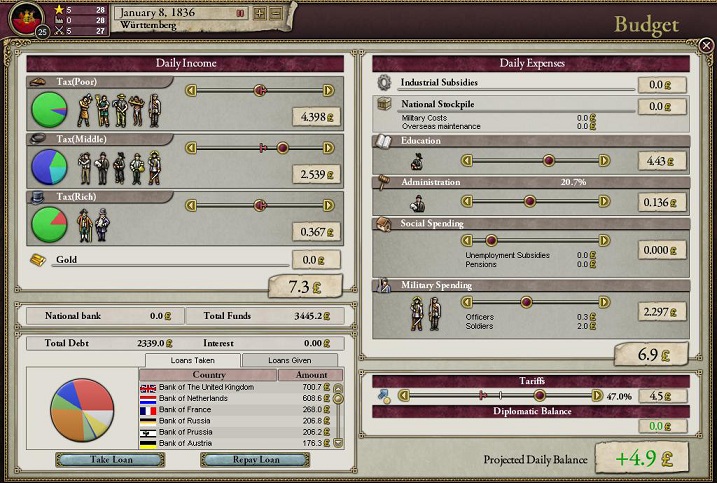Adjust the Tax(Poor) slider knob
717x483 pixels.
tap(260, 91)
